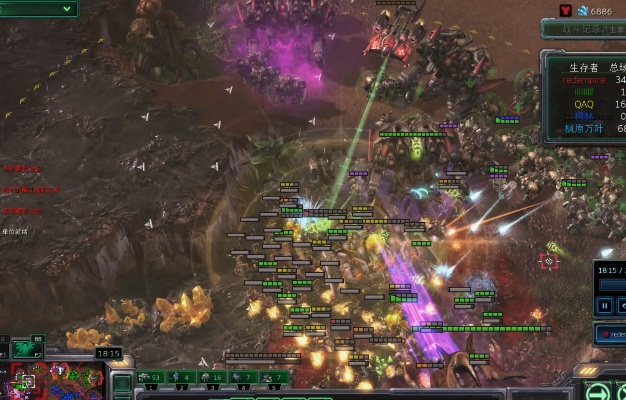Select control group 5 tab
Image resolution: width=626 pixels, height=400 pixels.
[x=272, y=378]
